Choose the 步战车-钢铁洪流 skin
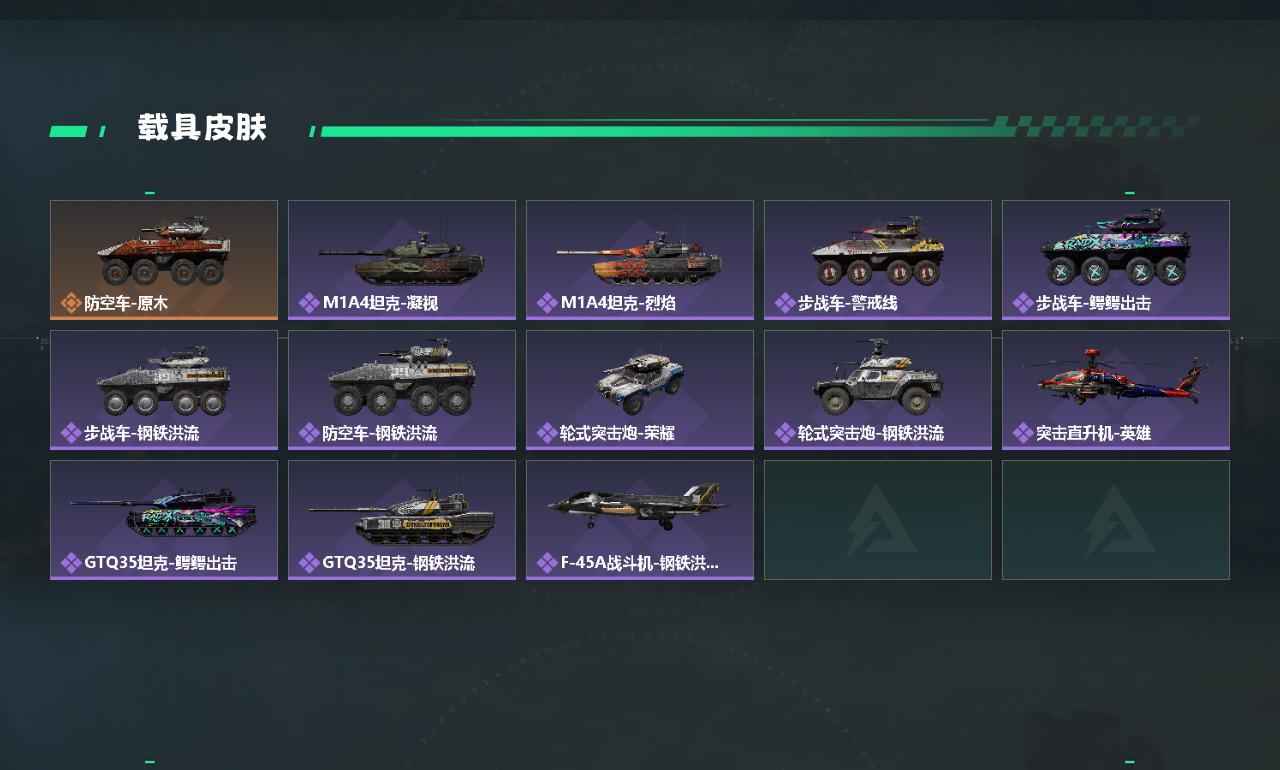The image size is (1280, 770). pyautogui.click(x=164, y=390)
